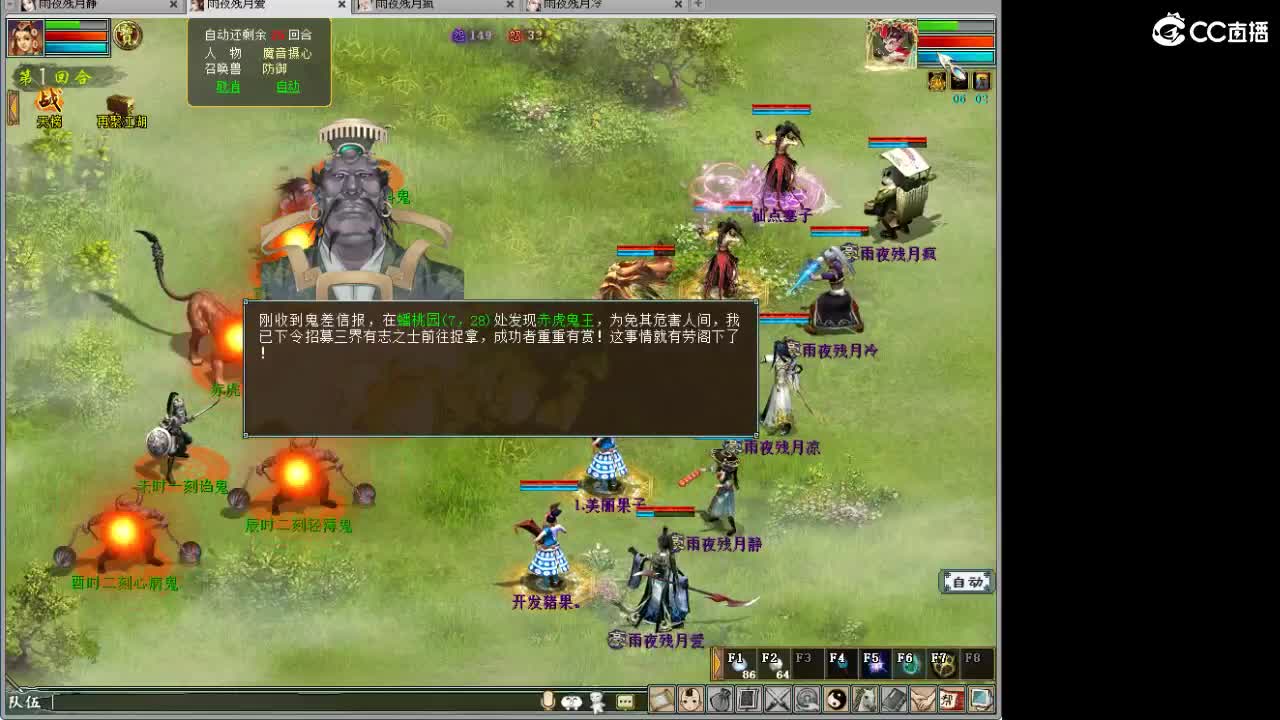Open the scroll quest icon
Image resolution: width=1280 pixels, height=720 pixels.
point(662,700)
